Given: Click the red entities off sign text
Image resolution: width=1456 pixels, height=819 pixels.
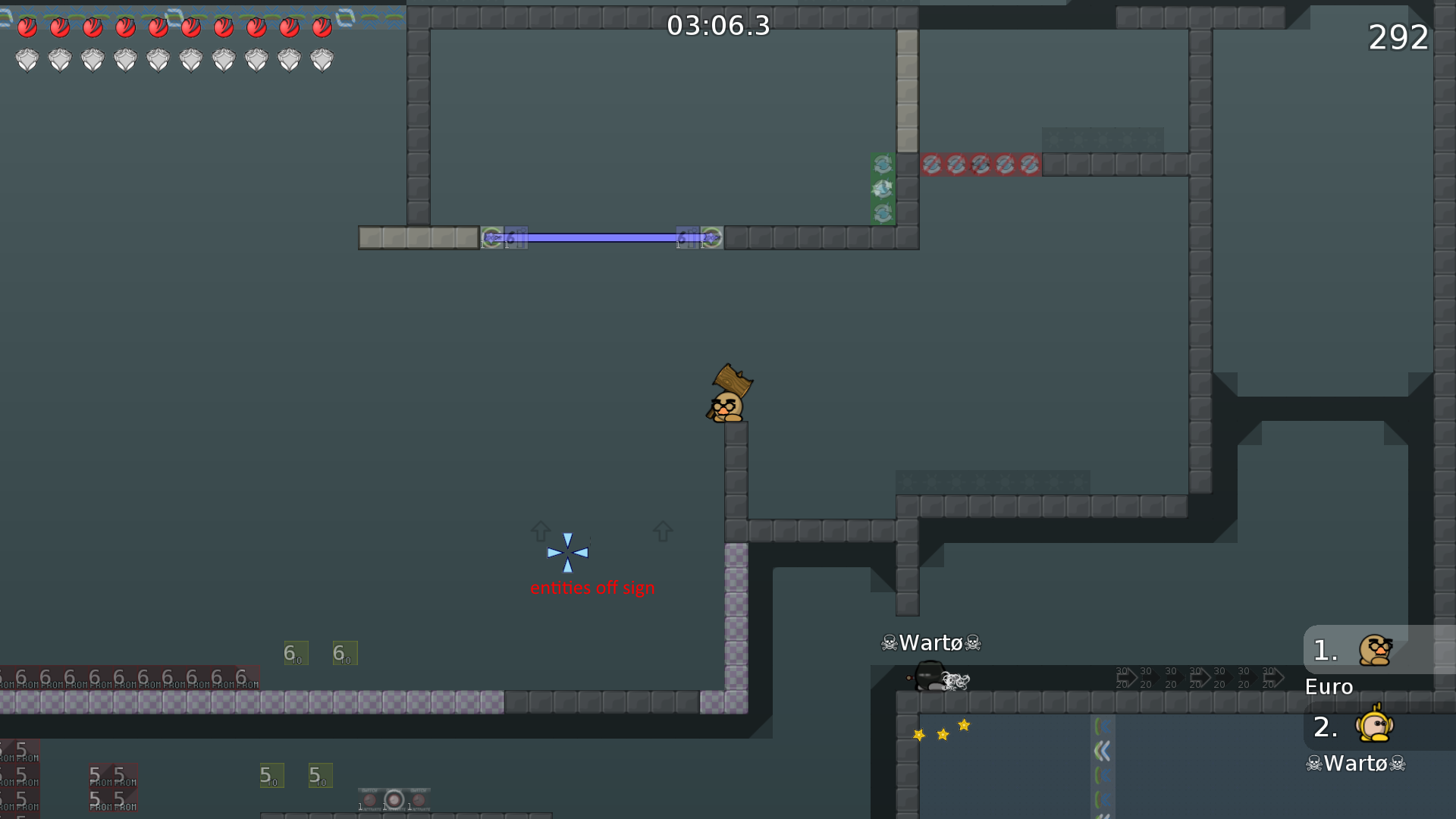Looking at the screenshot, I should 592,587.
